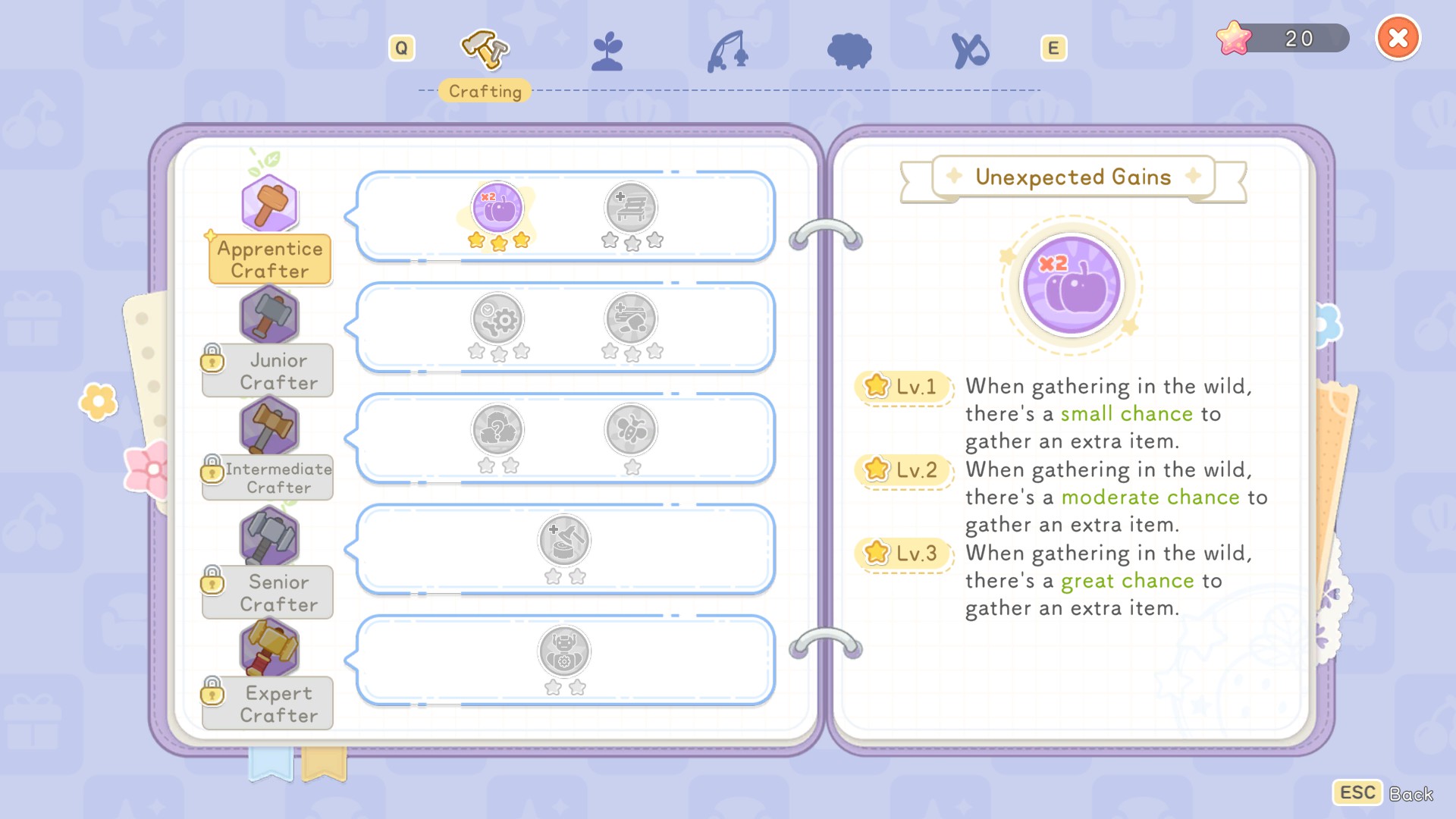
Task: Select the locked tree stump axe skill
Action: pyautogui.click(x=564, y=541)
